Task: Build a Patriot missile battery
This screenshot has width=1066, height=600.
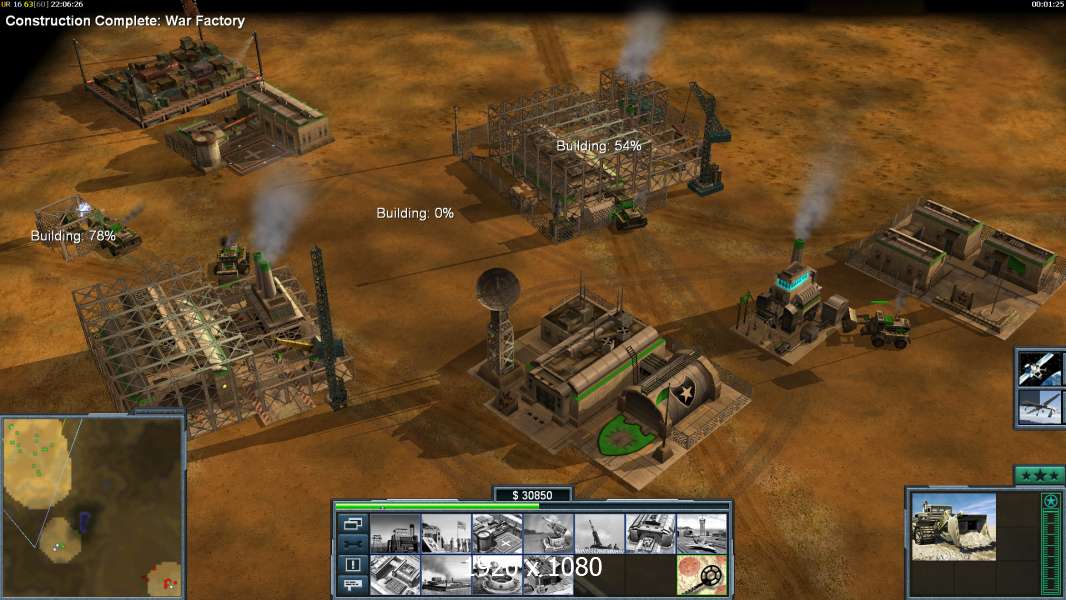Action: click(547, 533)
